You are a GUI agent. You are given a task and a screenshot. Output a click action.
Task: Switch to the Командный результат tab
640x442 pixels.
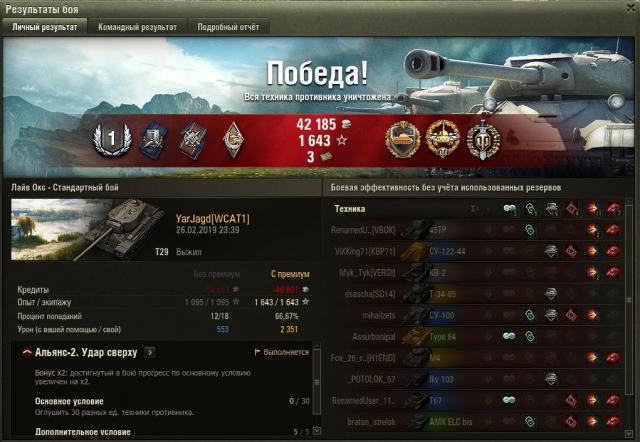[x=137, y=27]
